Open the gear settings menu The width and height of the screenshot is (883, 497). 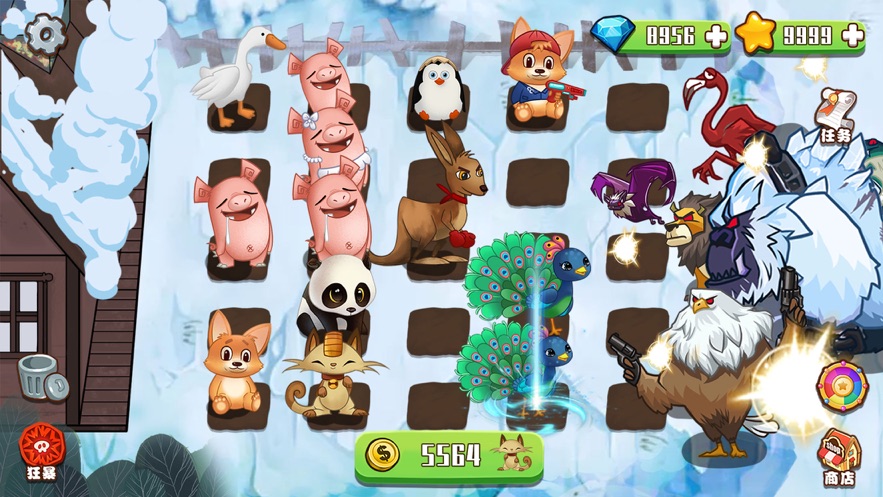pos(44,35)
